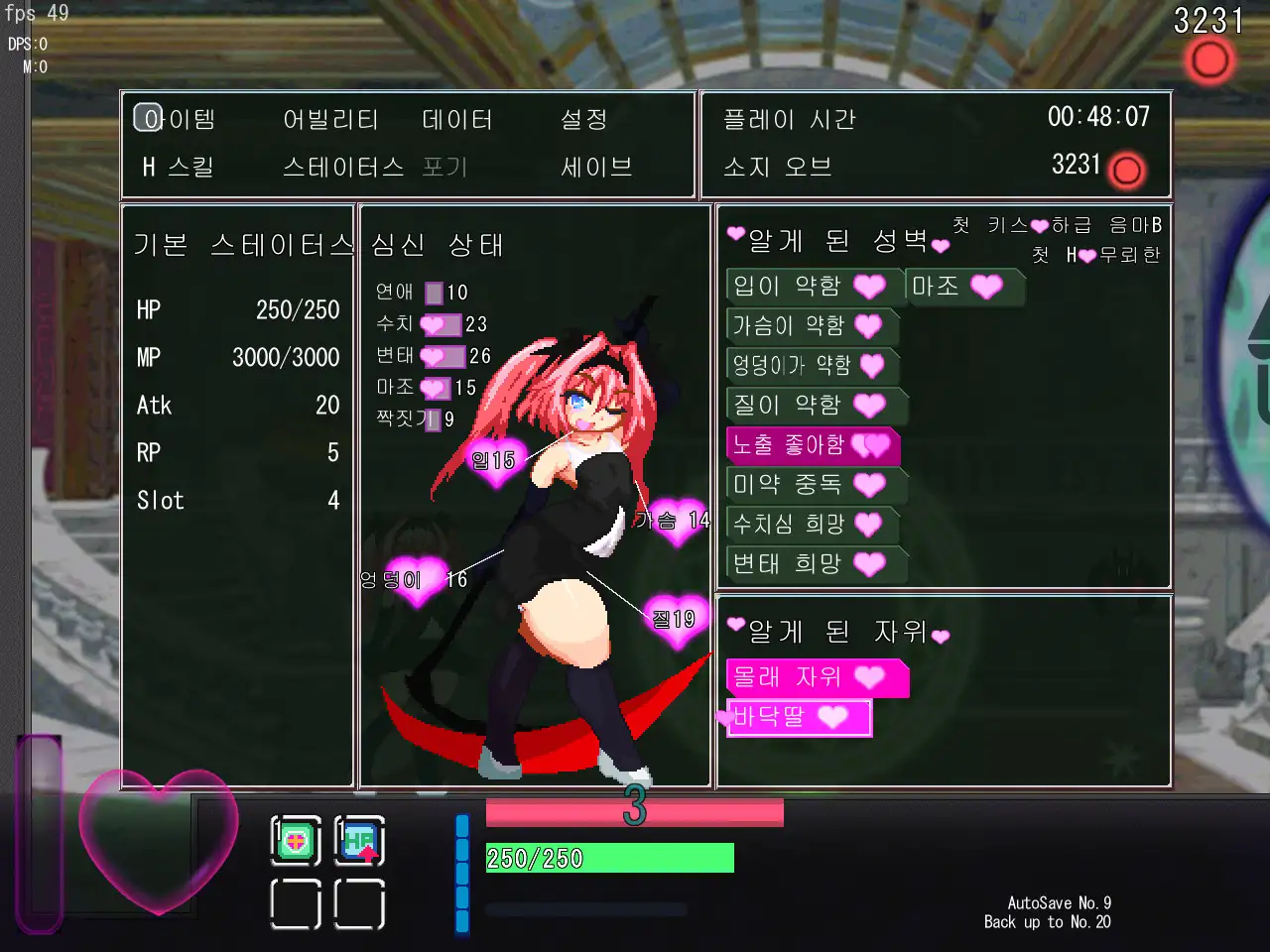The width and height of the screenshot is (1270, 952).
Task: Click the 포기 menu option
Action: pos(444,167)
